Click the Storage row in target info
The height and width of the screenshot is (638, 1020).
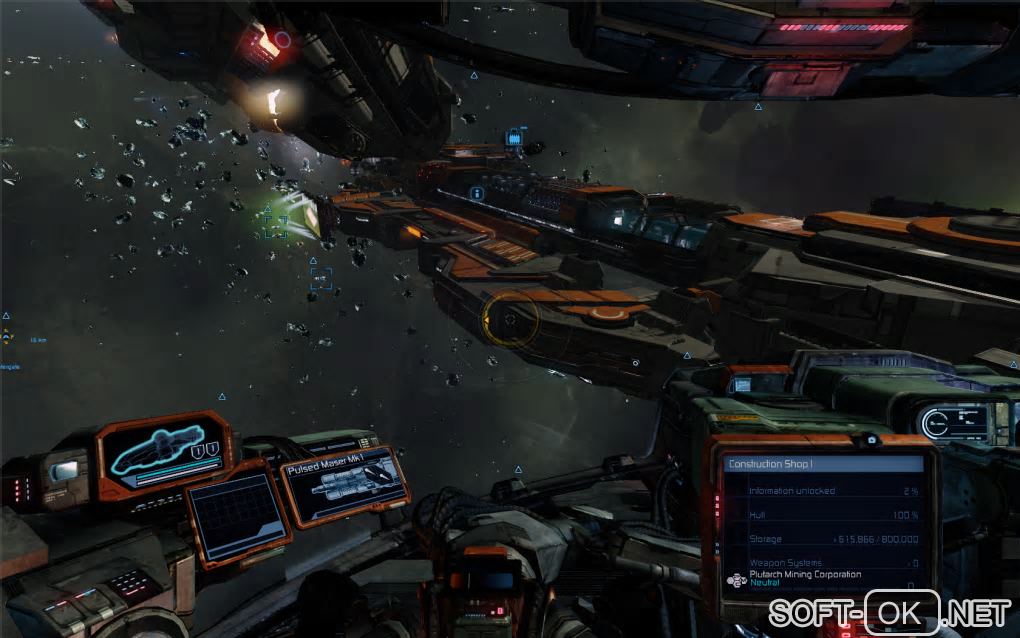[x=832, y=539]
